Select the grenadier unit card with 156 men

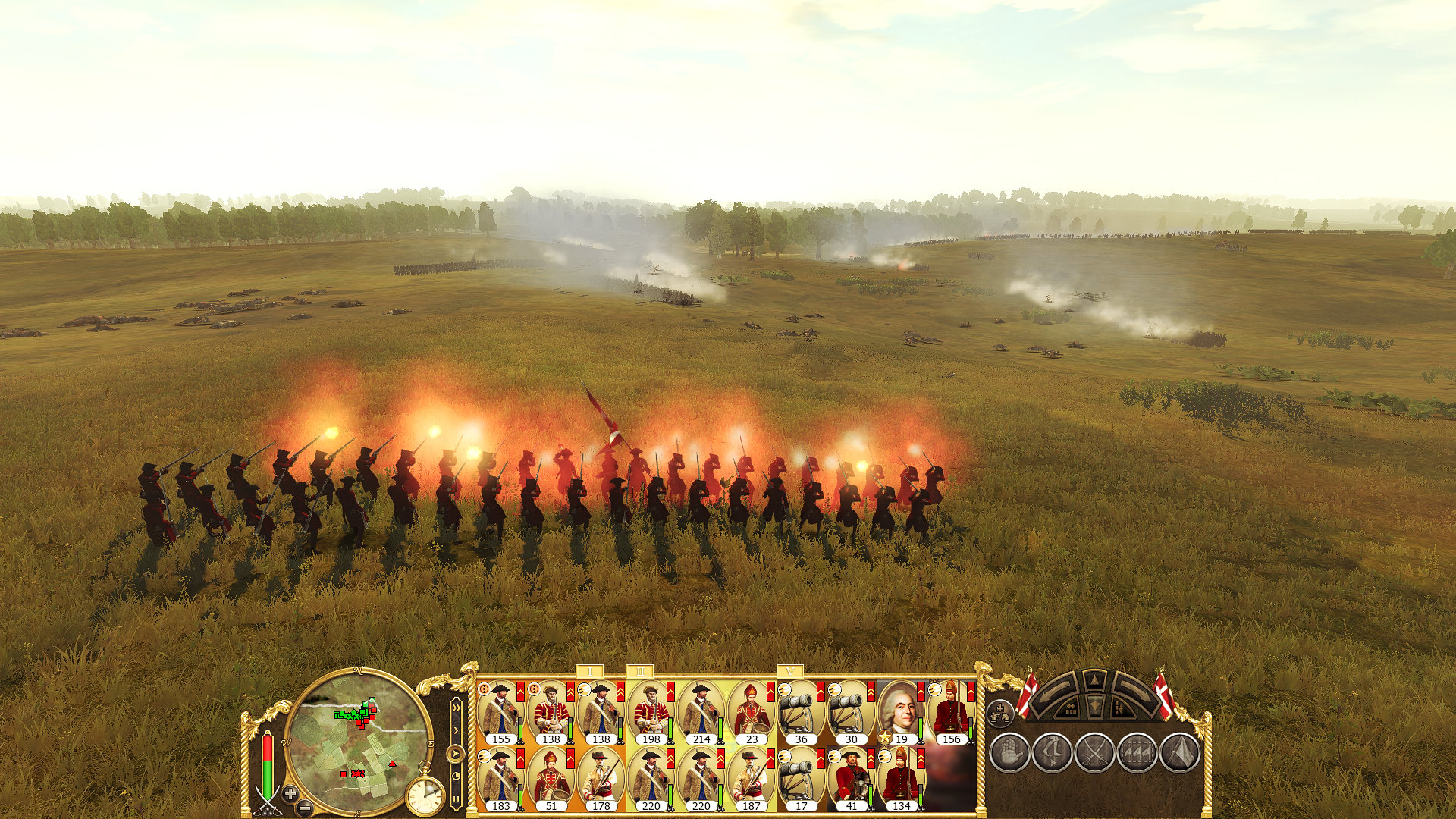(x=951, y=713)
